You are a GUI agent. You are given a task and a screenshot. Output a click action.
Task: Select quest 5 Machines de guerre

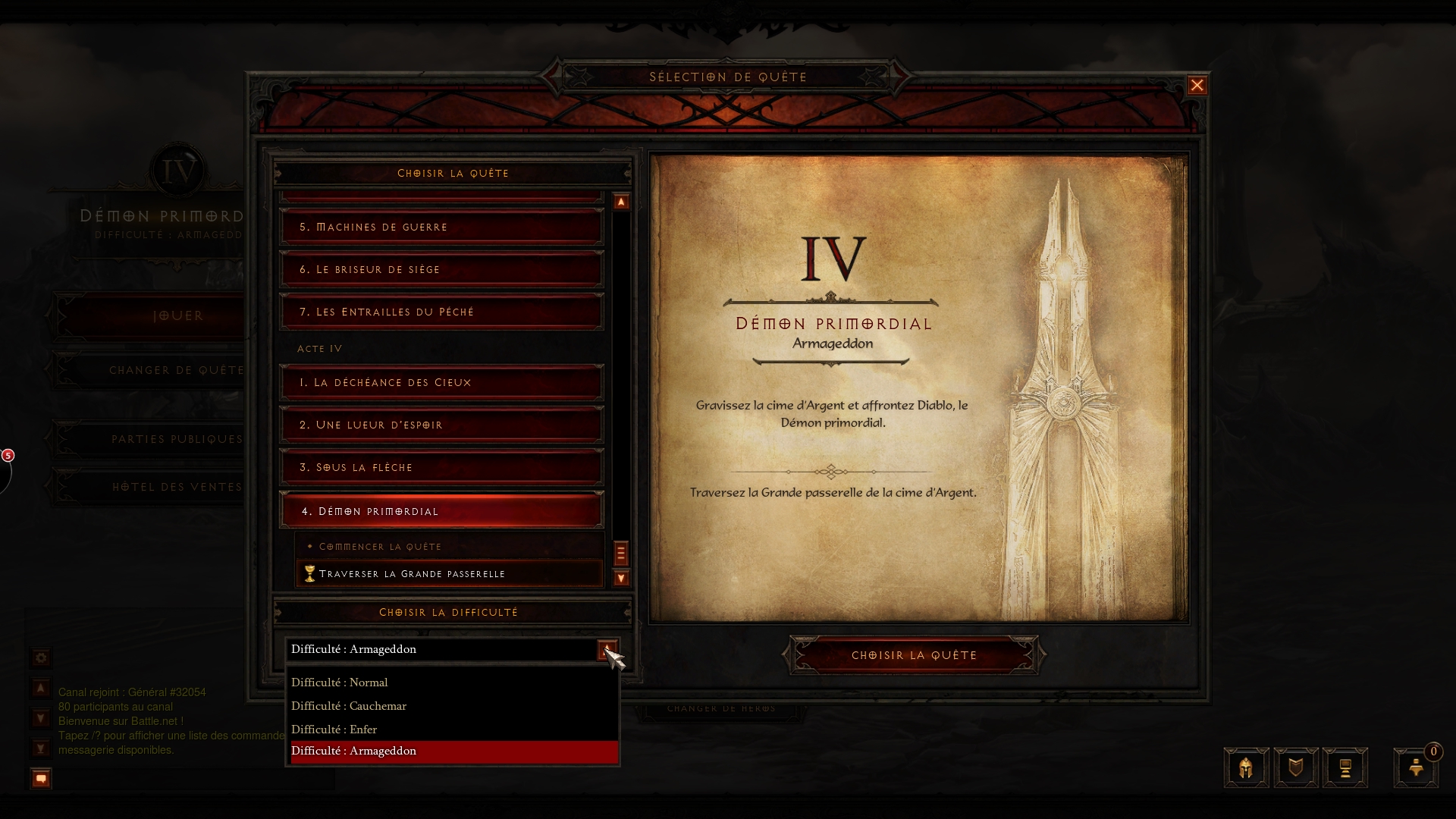pyautogui.click(x=441, y=227)
